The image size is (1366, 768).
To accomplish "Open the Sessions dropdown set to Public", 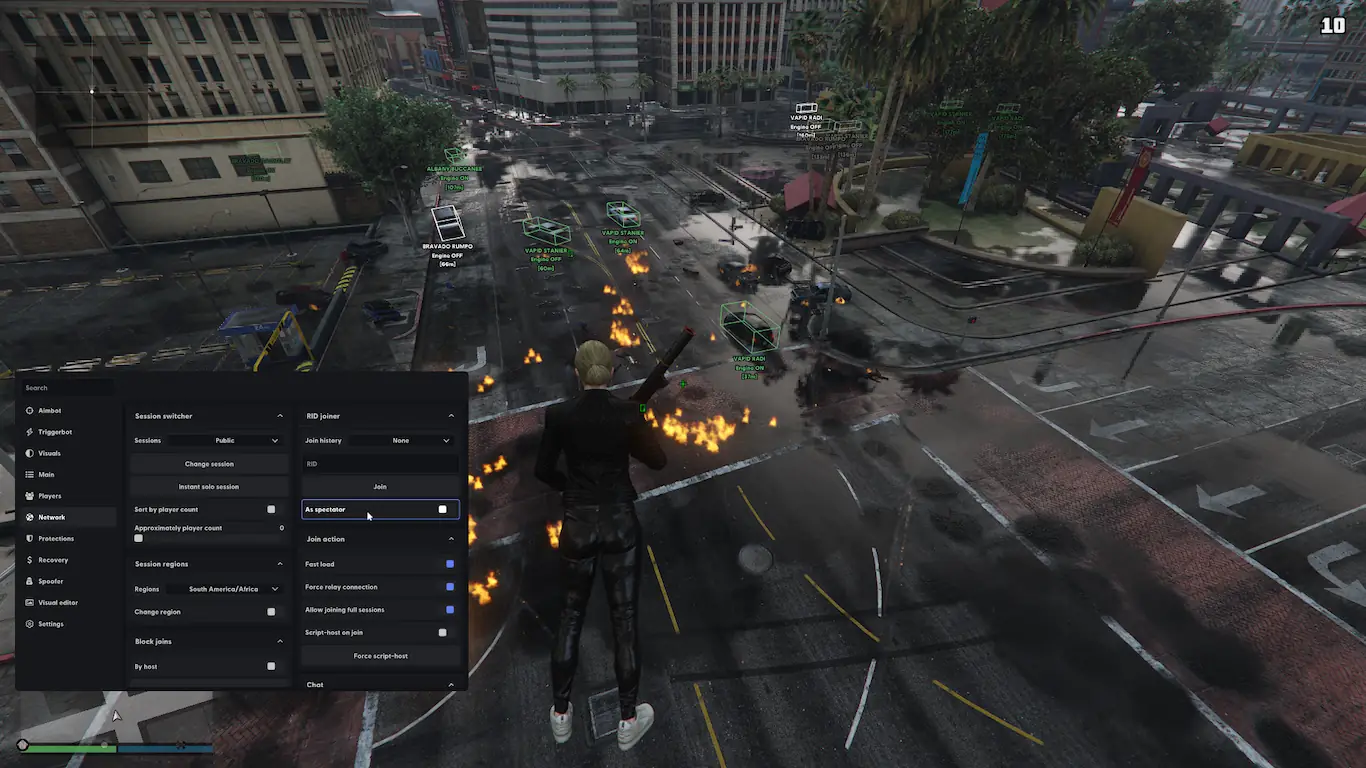I will pyautogui.click(x=246, y=441).
